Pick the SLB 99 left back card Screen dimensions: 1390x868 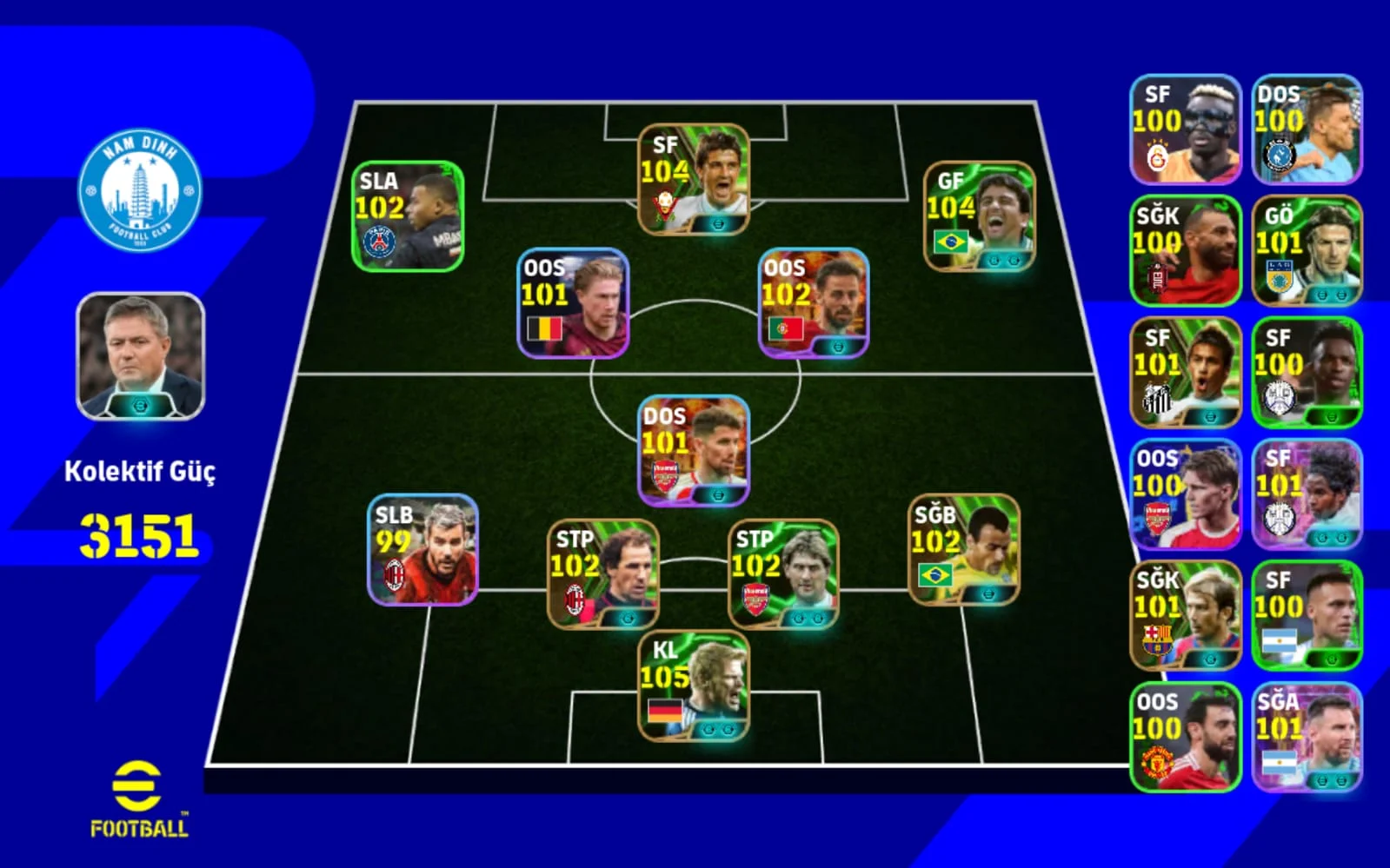tap(422, 550)
